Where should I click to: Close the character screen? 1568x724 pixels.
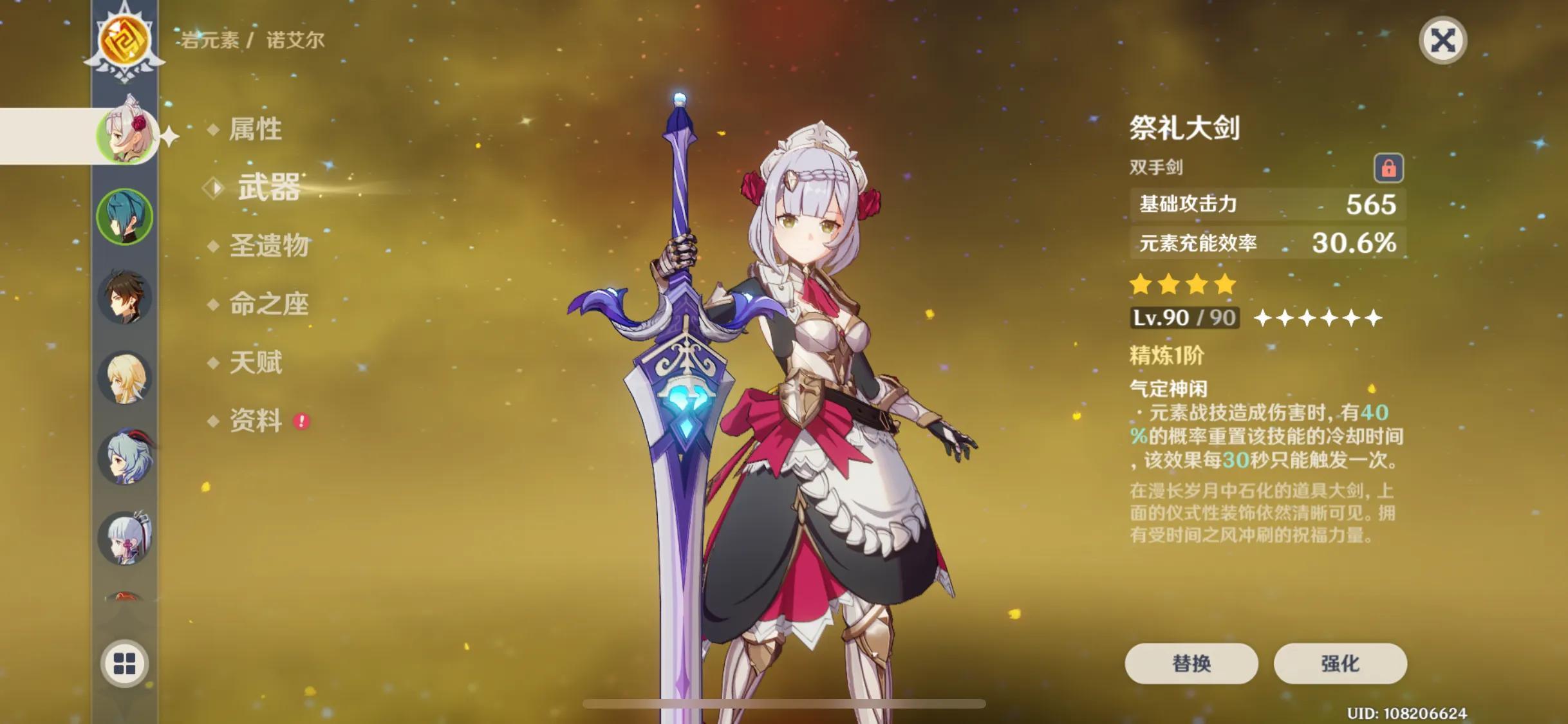click(x=1442, y=41)
